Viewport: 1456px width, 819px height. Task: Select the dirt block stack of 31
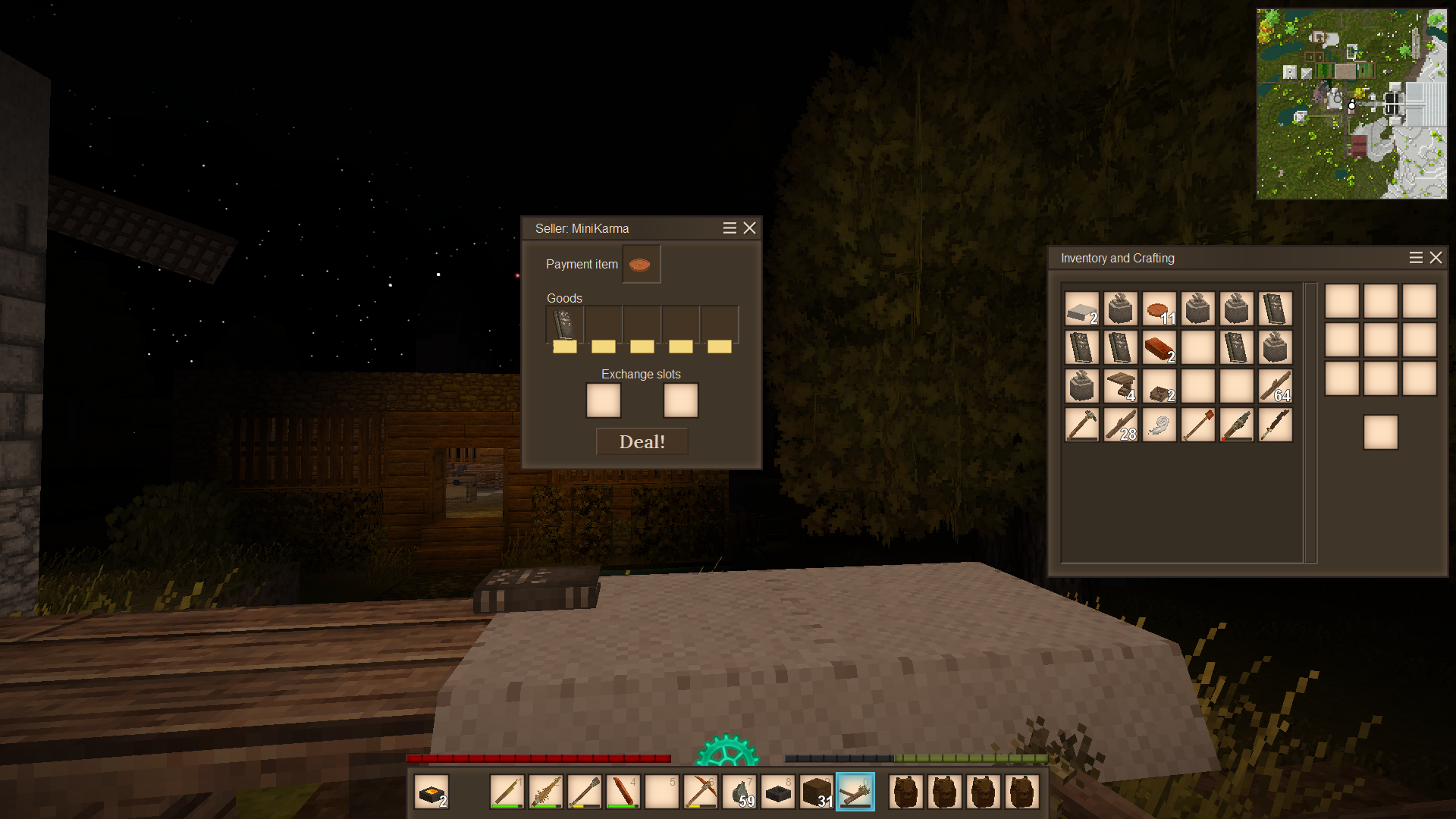pos(817,792)
